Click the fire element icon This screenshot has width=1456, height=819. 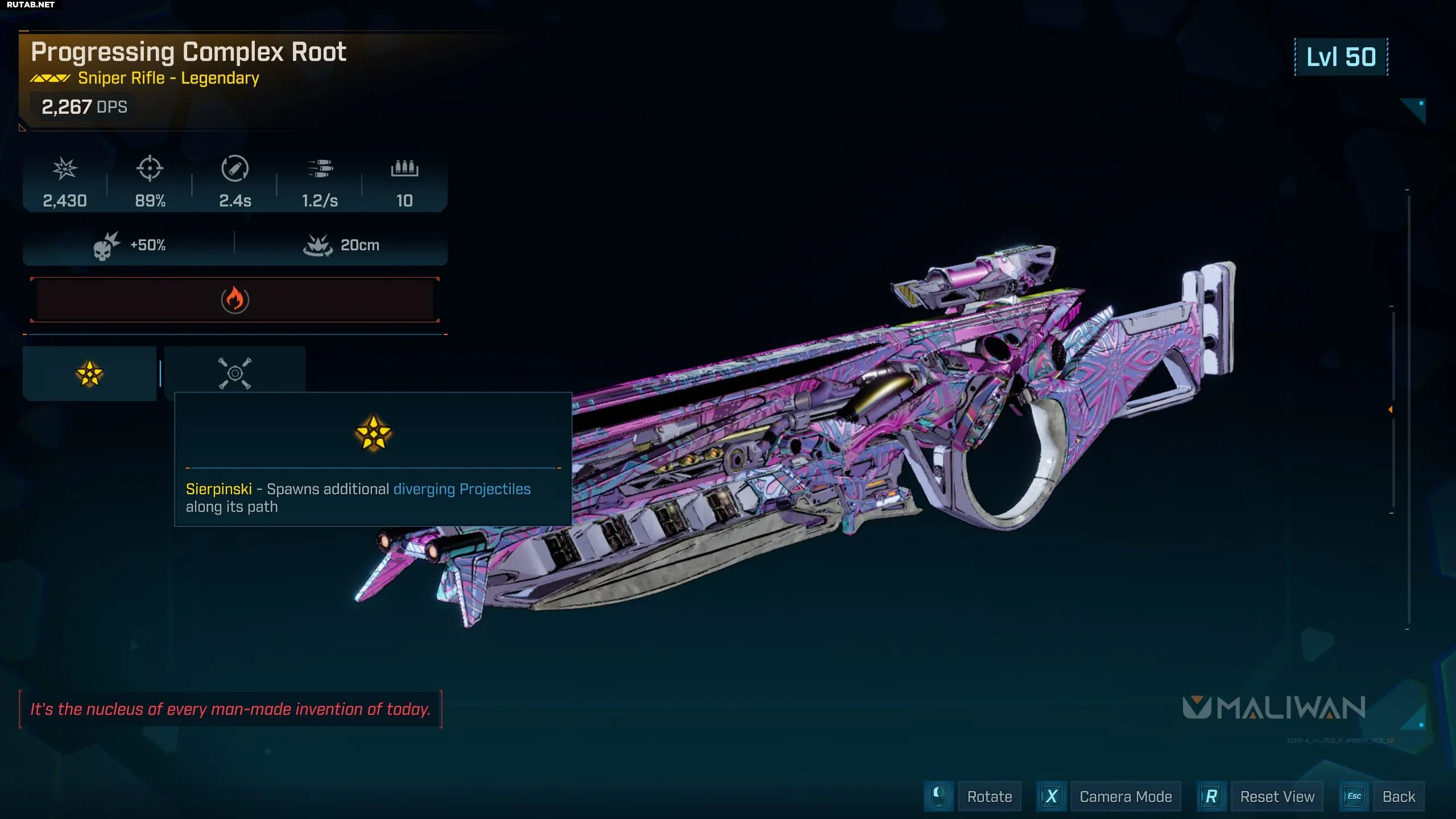point(234,300)
